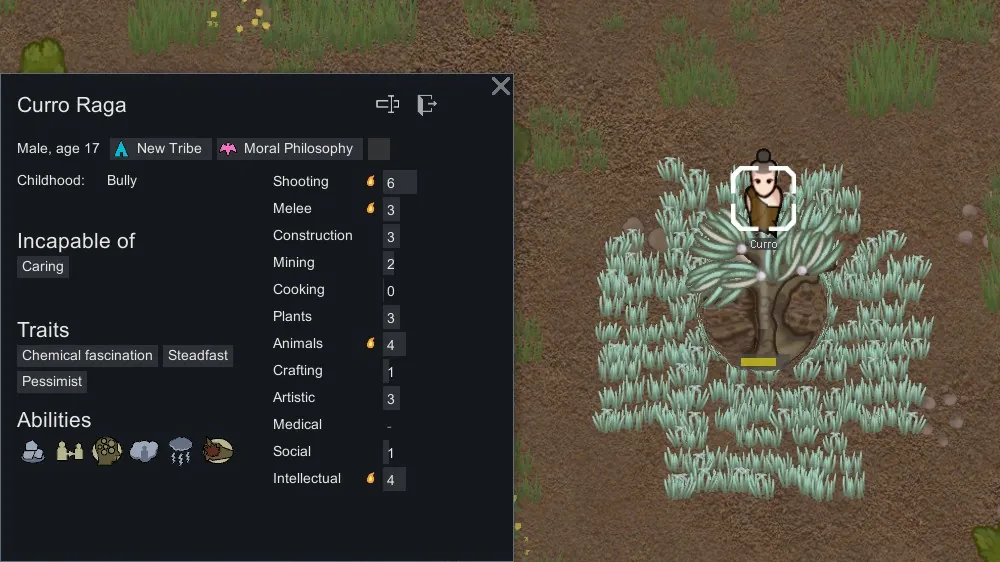Image resolution: width=1000 pixels, height=562 pixels.
Task: Select the Chemical fascination trait
Action: coord(88,356)
